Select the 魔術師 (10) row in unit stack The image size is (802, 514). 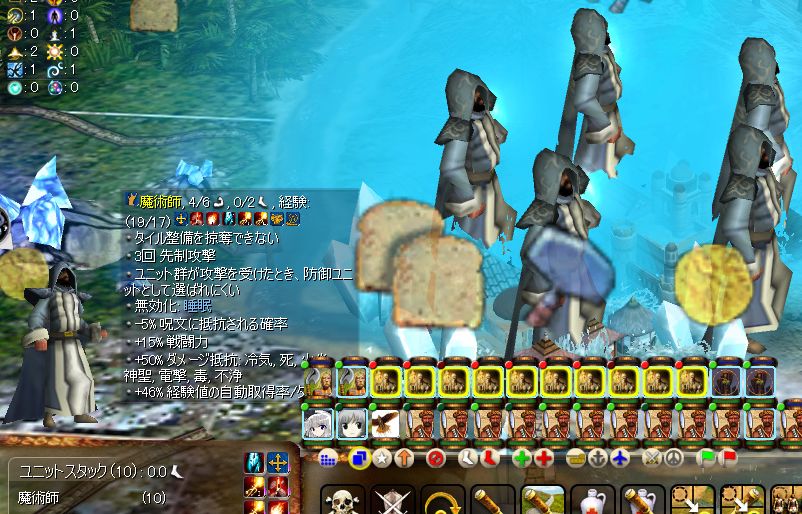90,497
